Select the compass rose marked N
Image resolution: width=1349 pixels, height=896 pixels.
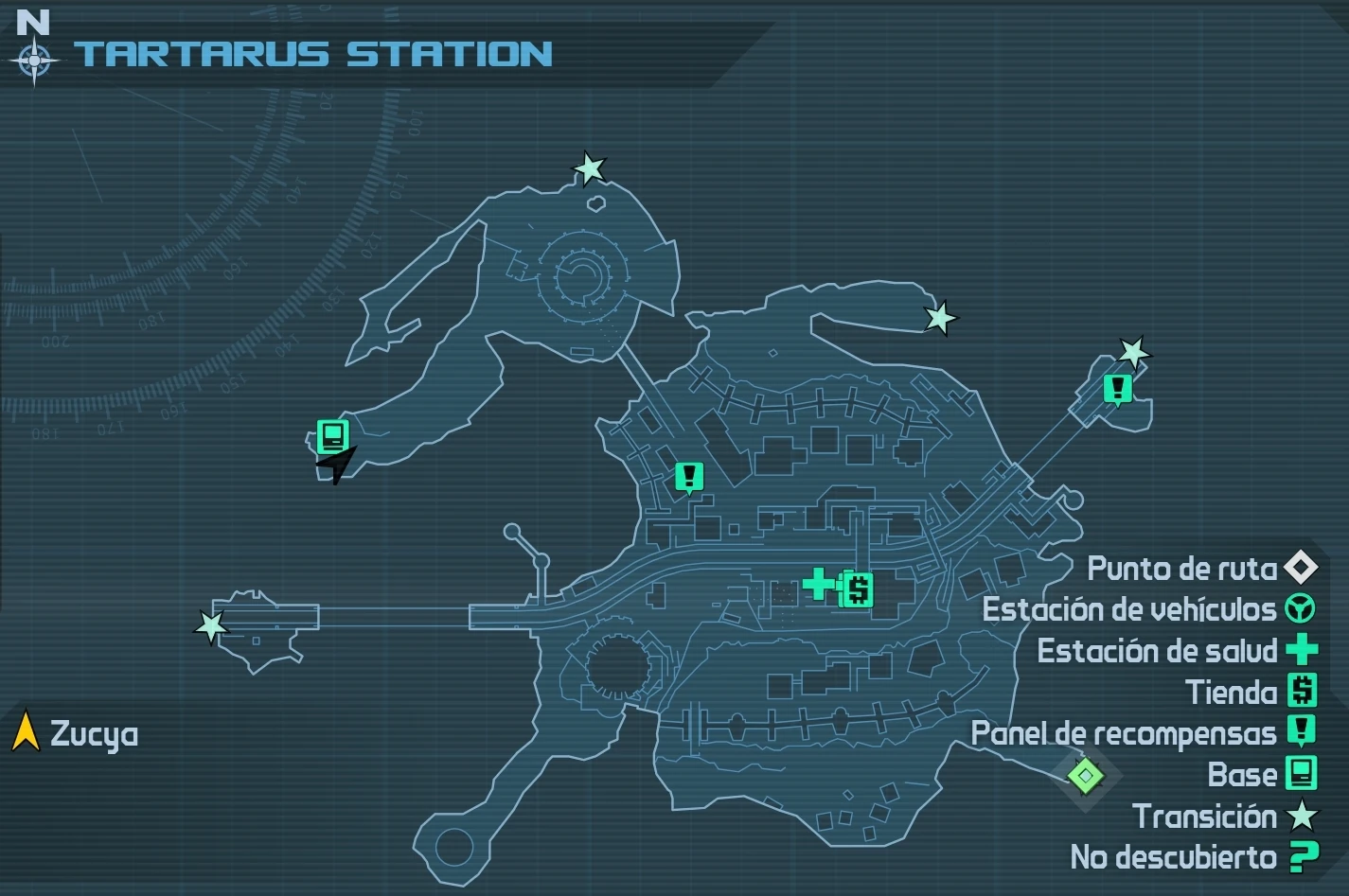(34, 59)
